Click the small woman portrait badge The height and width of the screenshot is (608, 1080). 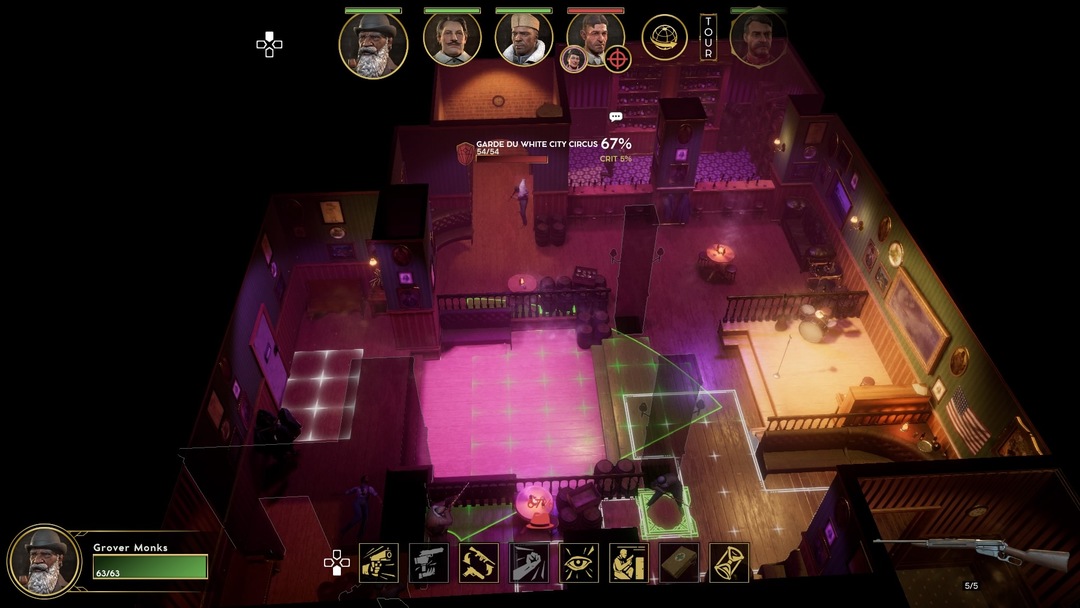pos(573,59)
